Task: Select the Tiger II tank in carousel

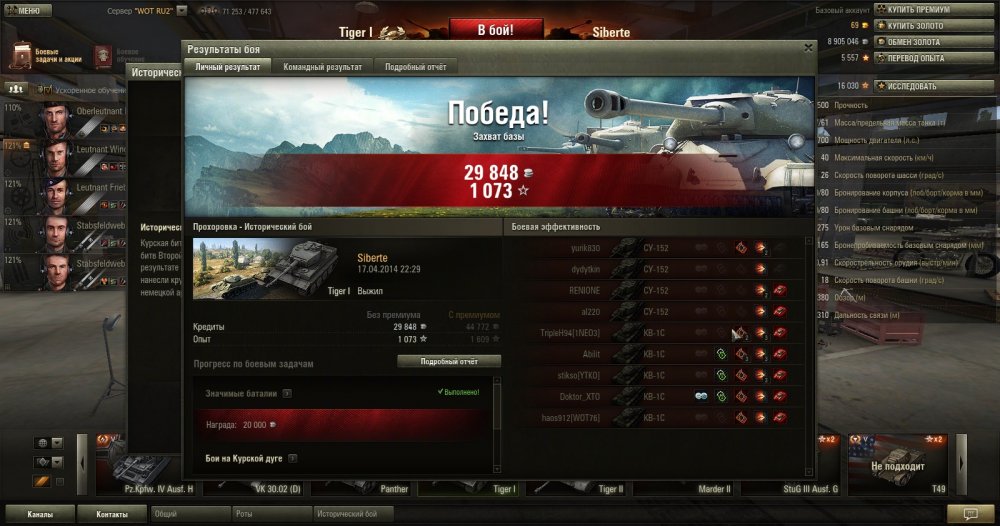Action: pyautogui.click(x=610, y=489)
